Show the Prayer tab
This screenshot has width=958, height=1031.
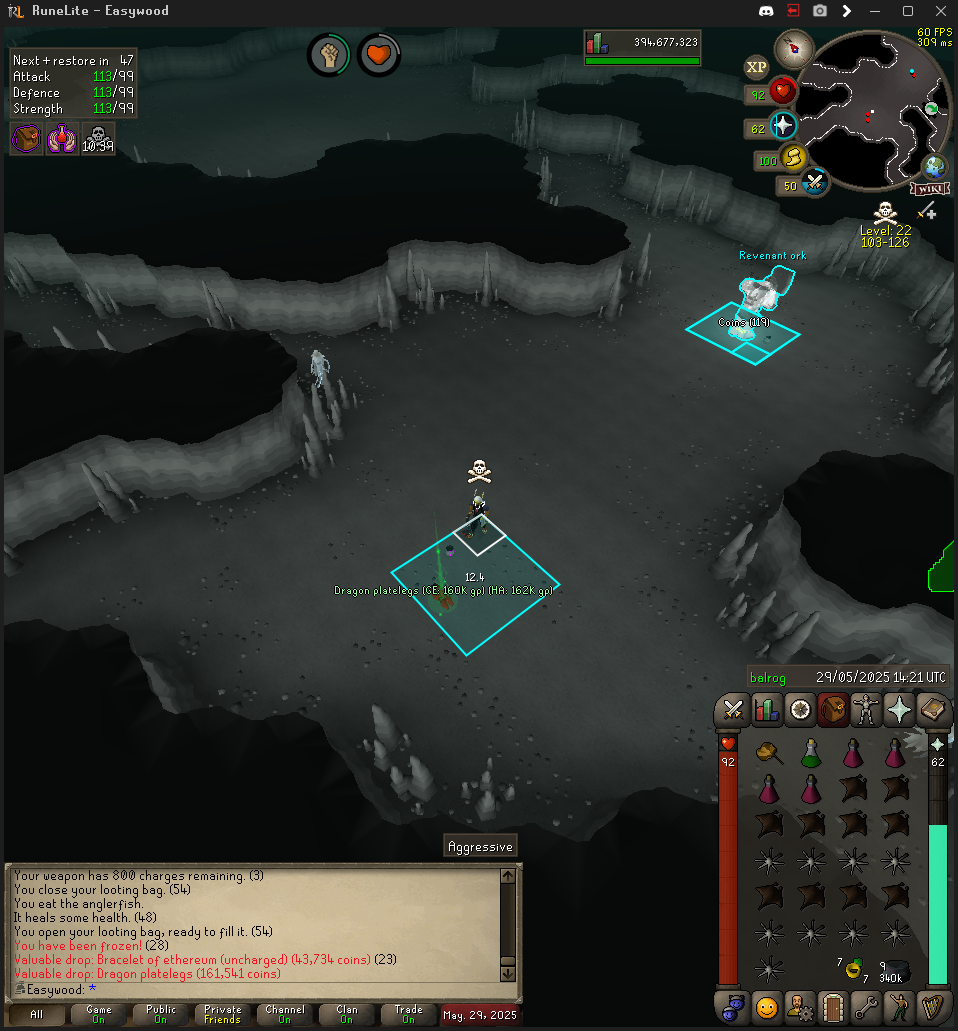pyautogui.click(x=899, y=710)
